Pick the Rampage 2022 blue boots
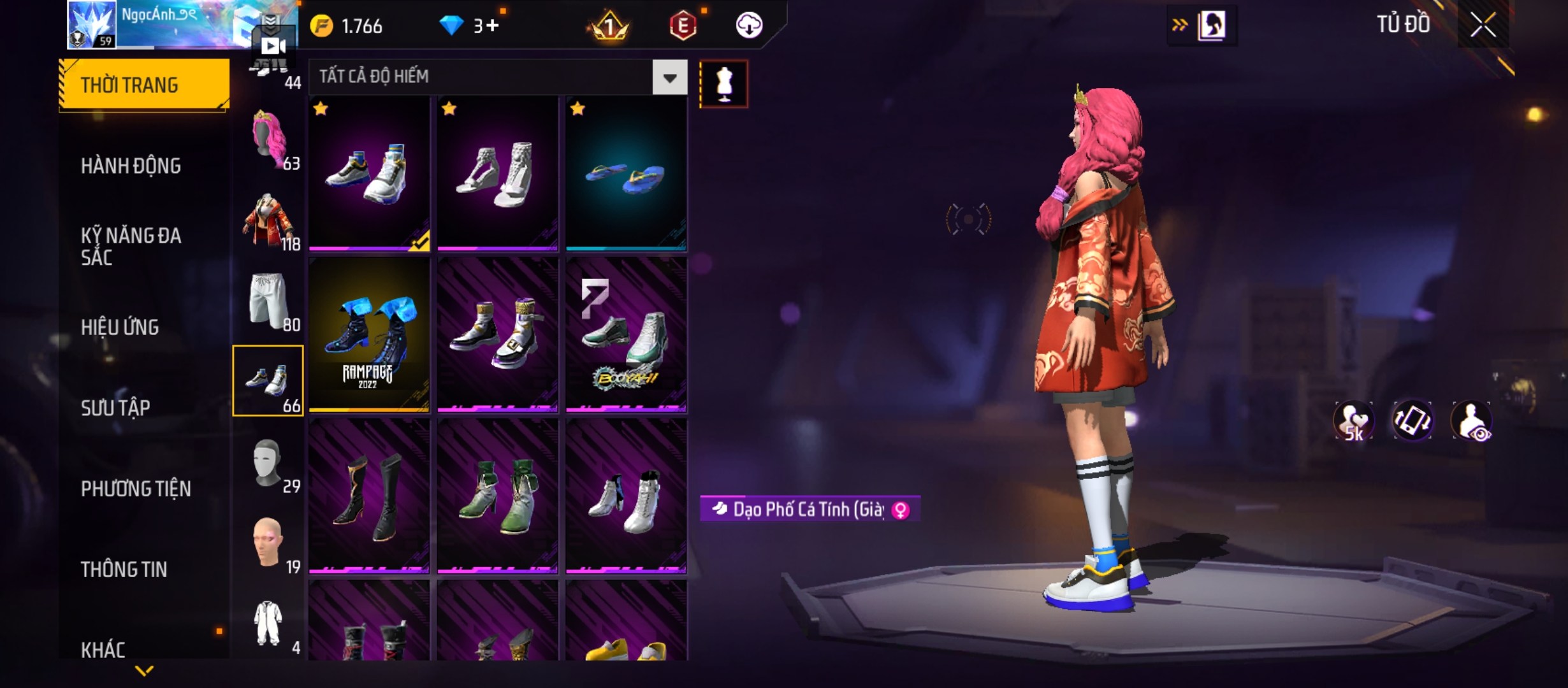This screenshot has width=1568, height=688. 369,335
